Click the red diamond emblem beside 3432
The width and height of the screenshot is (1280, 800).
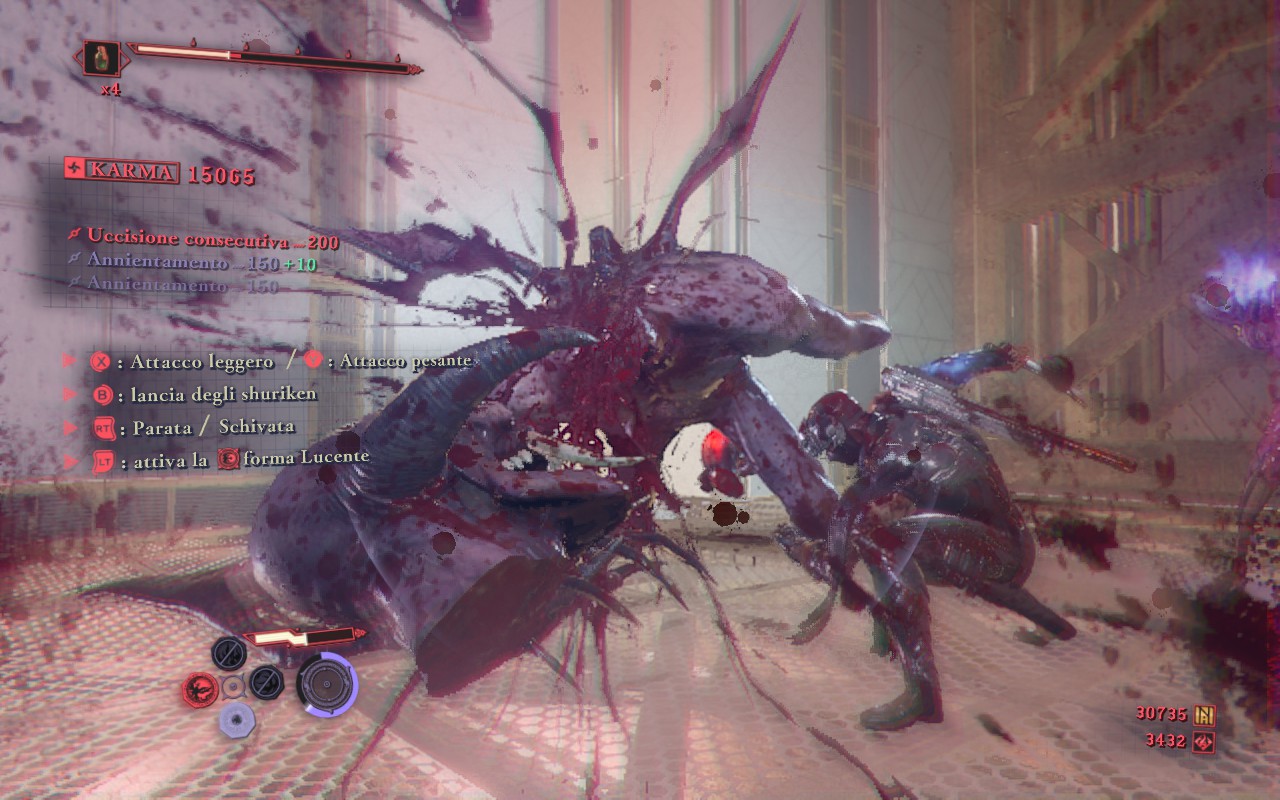[x=1203, y=741]
